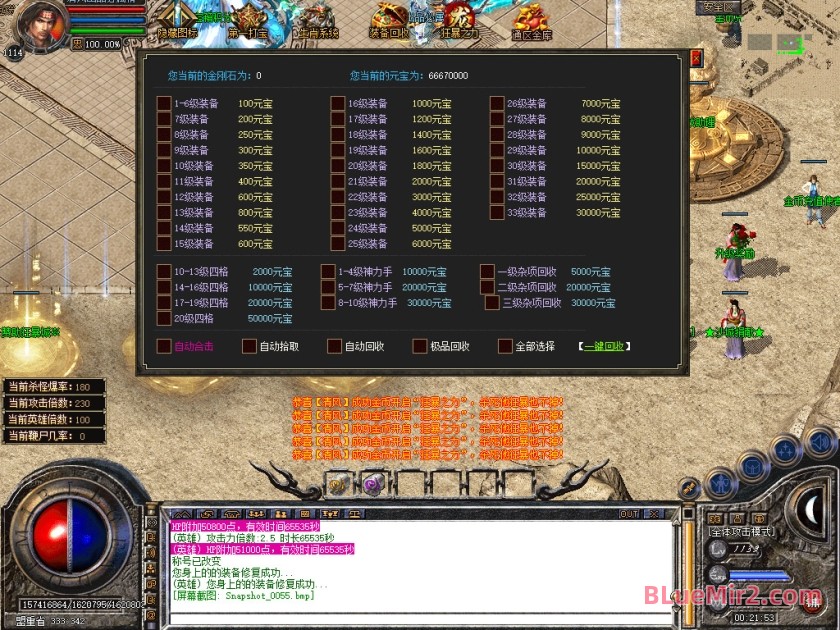
Task: Check the 8-10级神力手 30000元宝 box
Action: (x=328, y=302)
